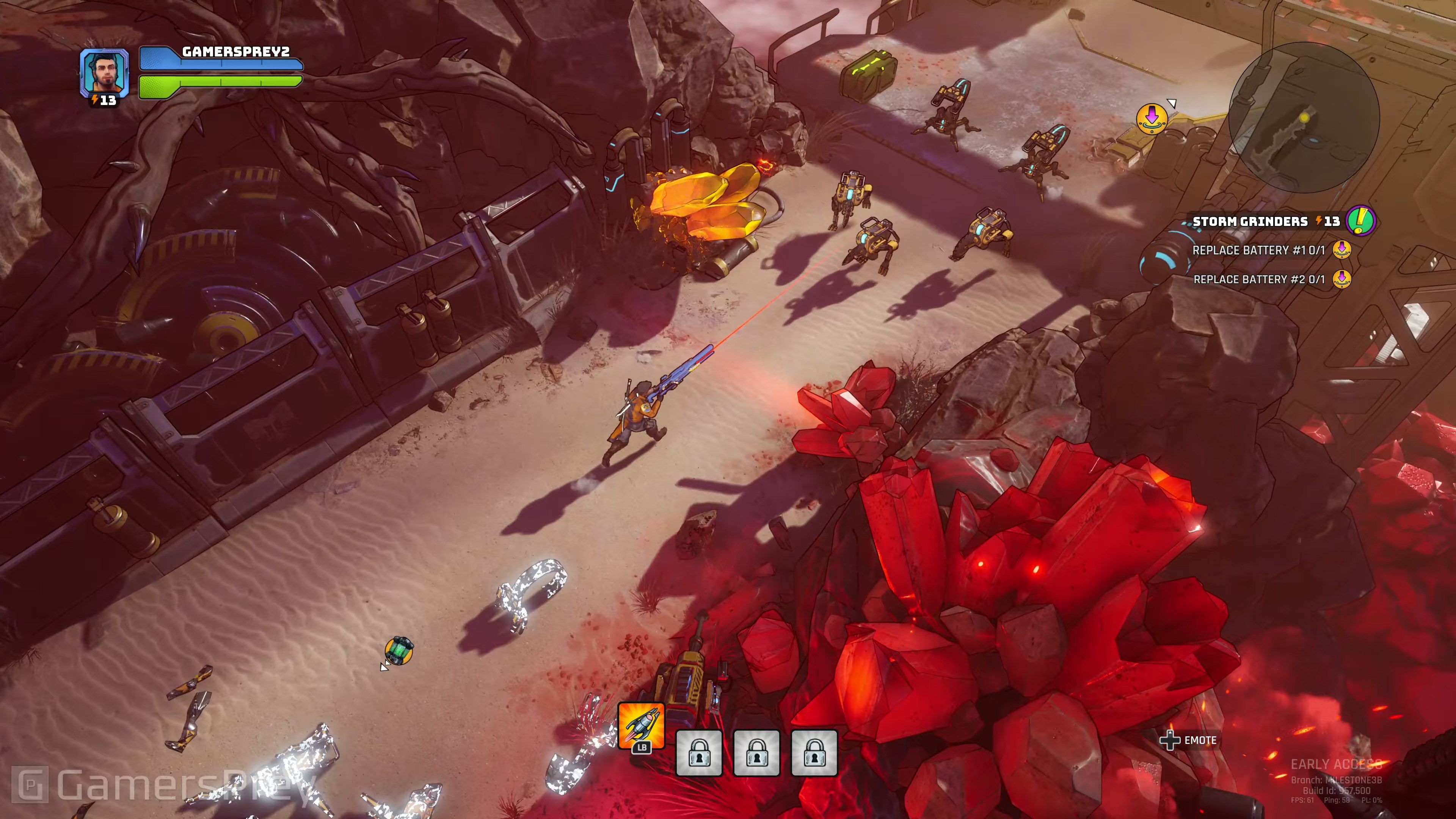Click the yellow objective waypoint marker

pos(1152,118)
